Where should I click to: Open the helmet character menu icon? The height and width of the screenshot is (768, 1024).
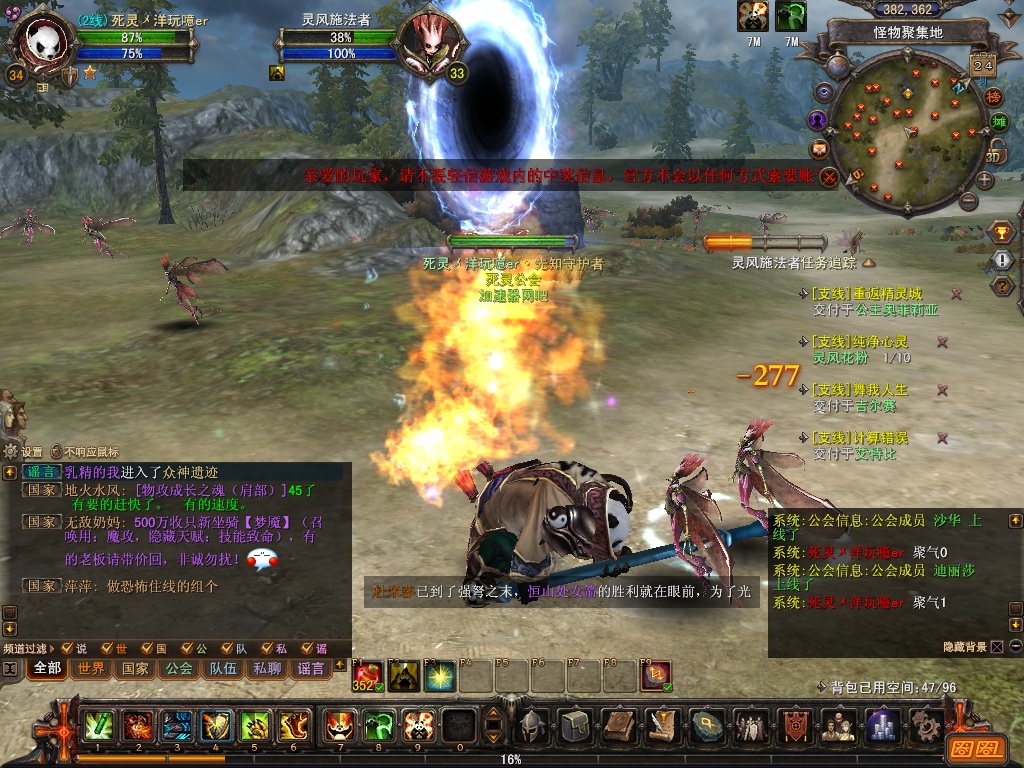pos(532,725)
